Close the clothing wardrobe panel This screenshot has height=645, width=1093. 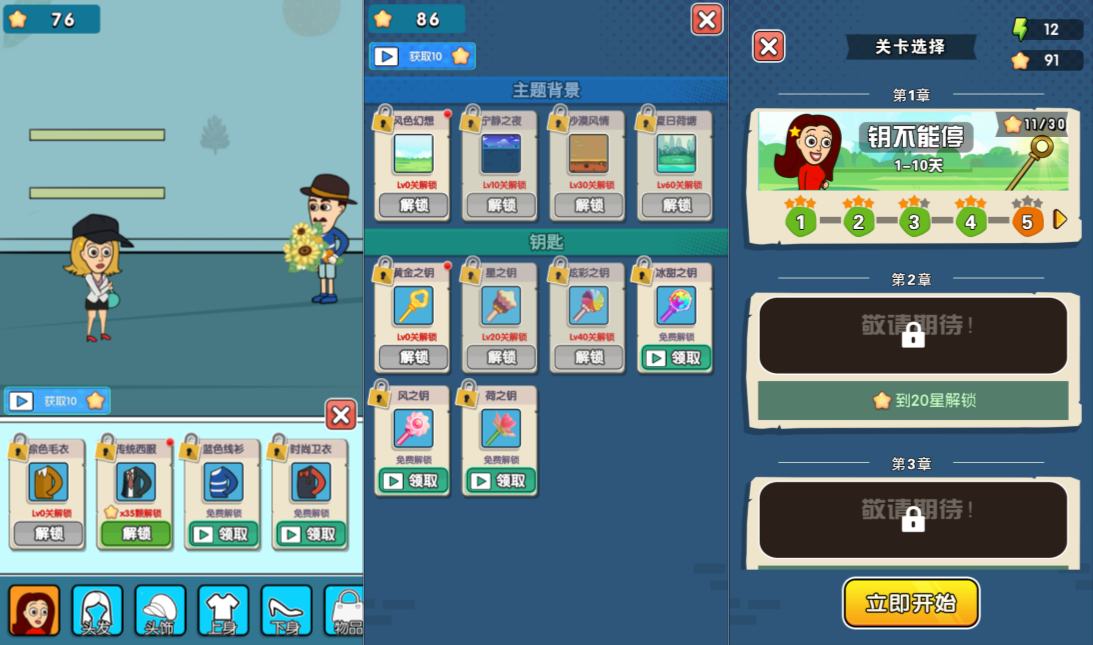[x=341, y=415]
